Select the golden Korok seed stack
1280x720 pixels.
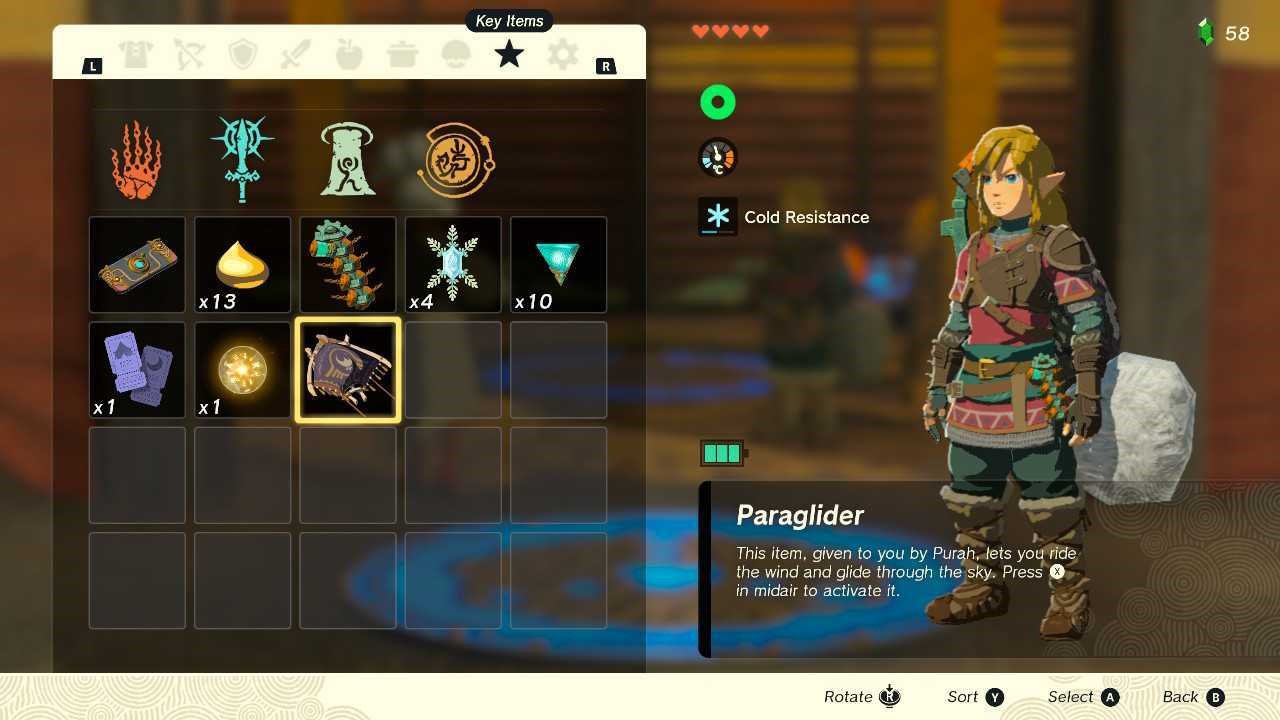(243, 265)
